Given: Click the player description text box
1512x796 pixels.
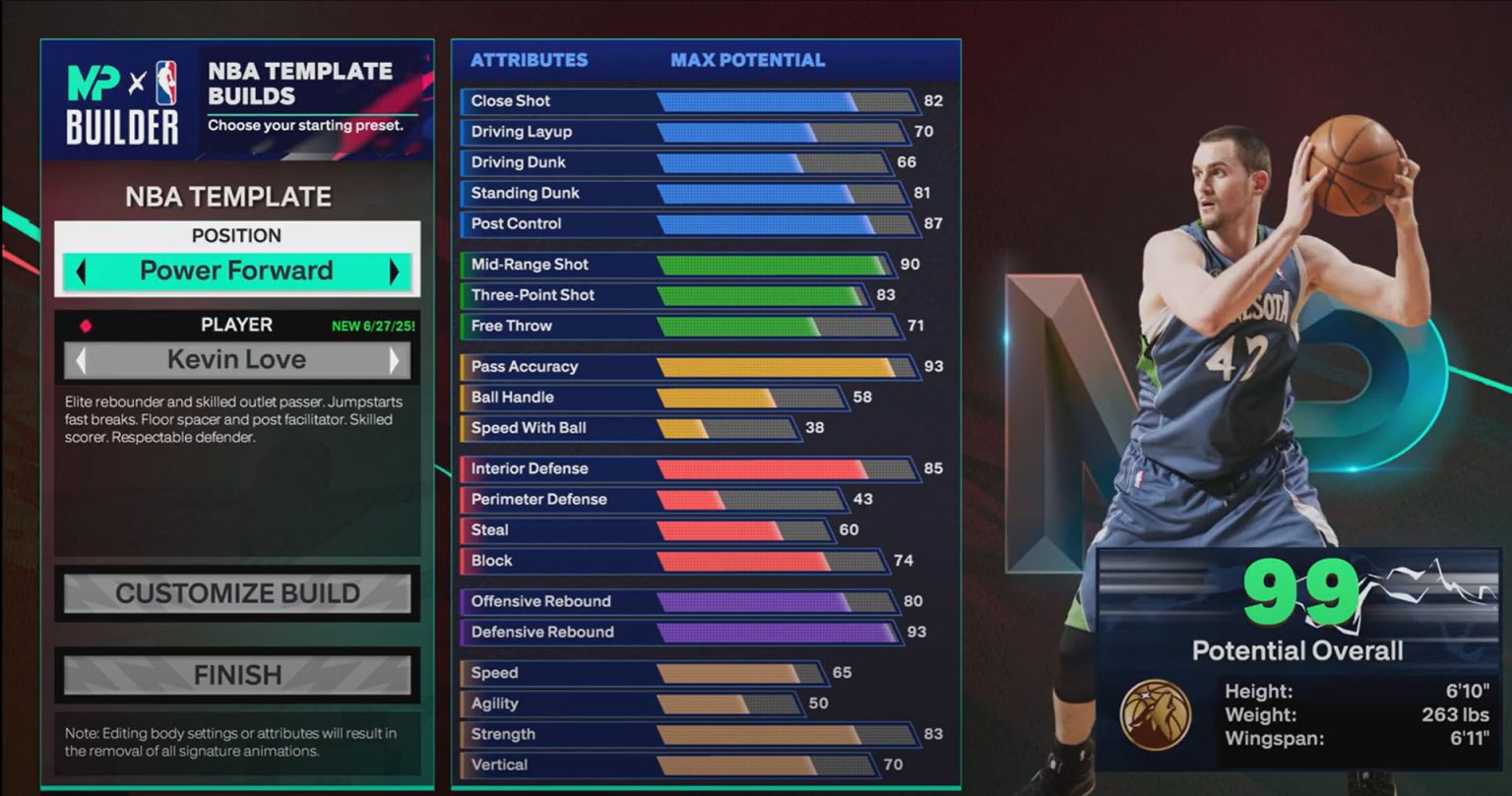Looking at the screenshot, I should pos(237,413).
